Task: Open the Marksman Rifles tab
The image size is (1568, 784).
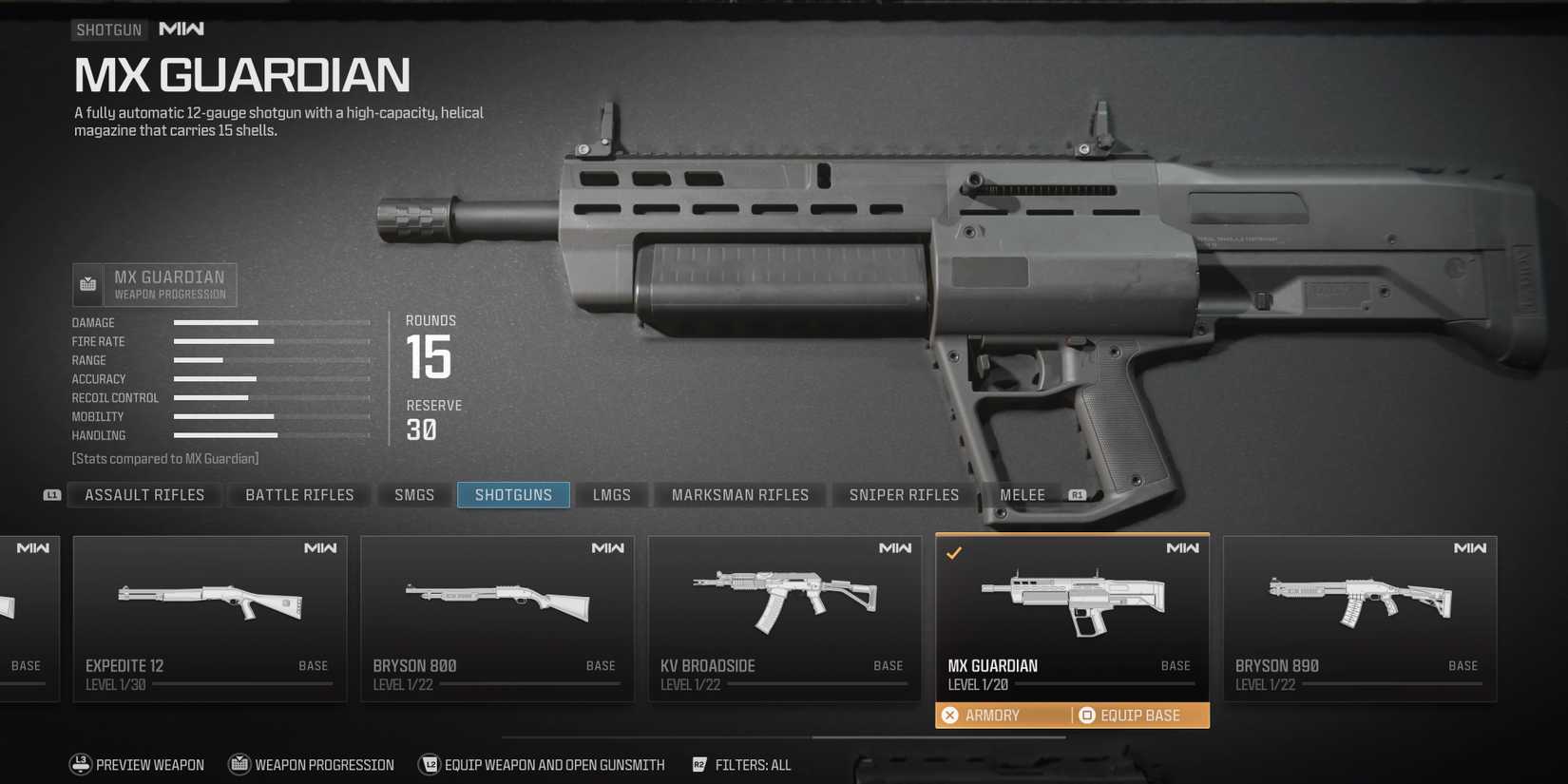Action: point(740,494)
